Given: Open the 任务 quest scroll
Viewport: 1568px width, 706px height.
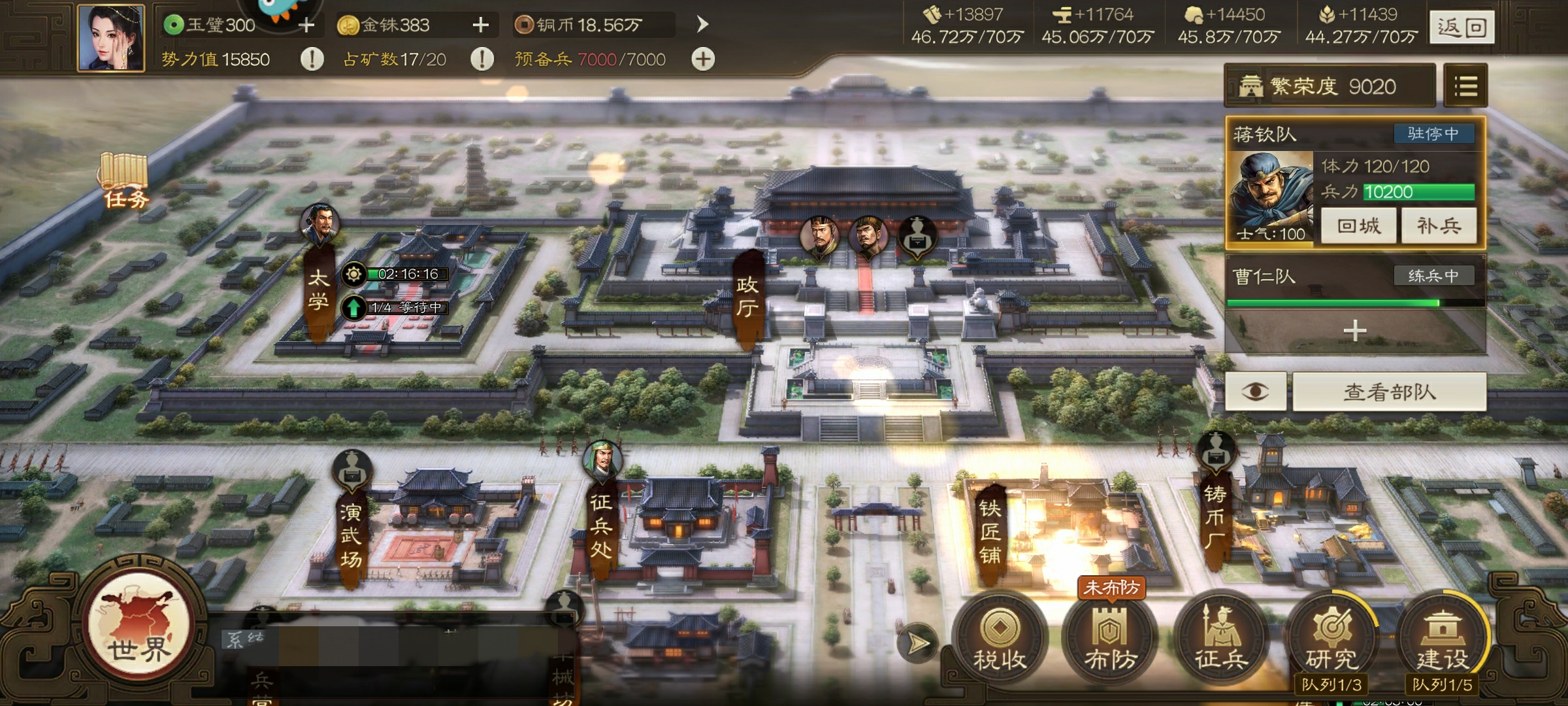Looking at the screenshot, I should point(124,180).
